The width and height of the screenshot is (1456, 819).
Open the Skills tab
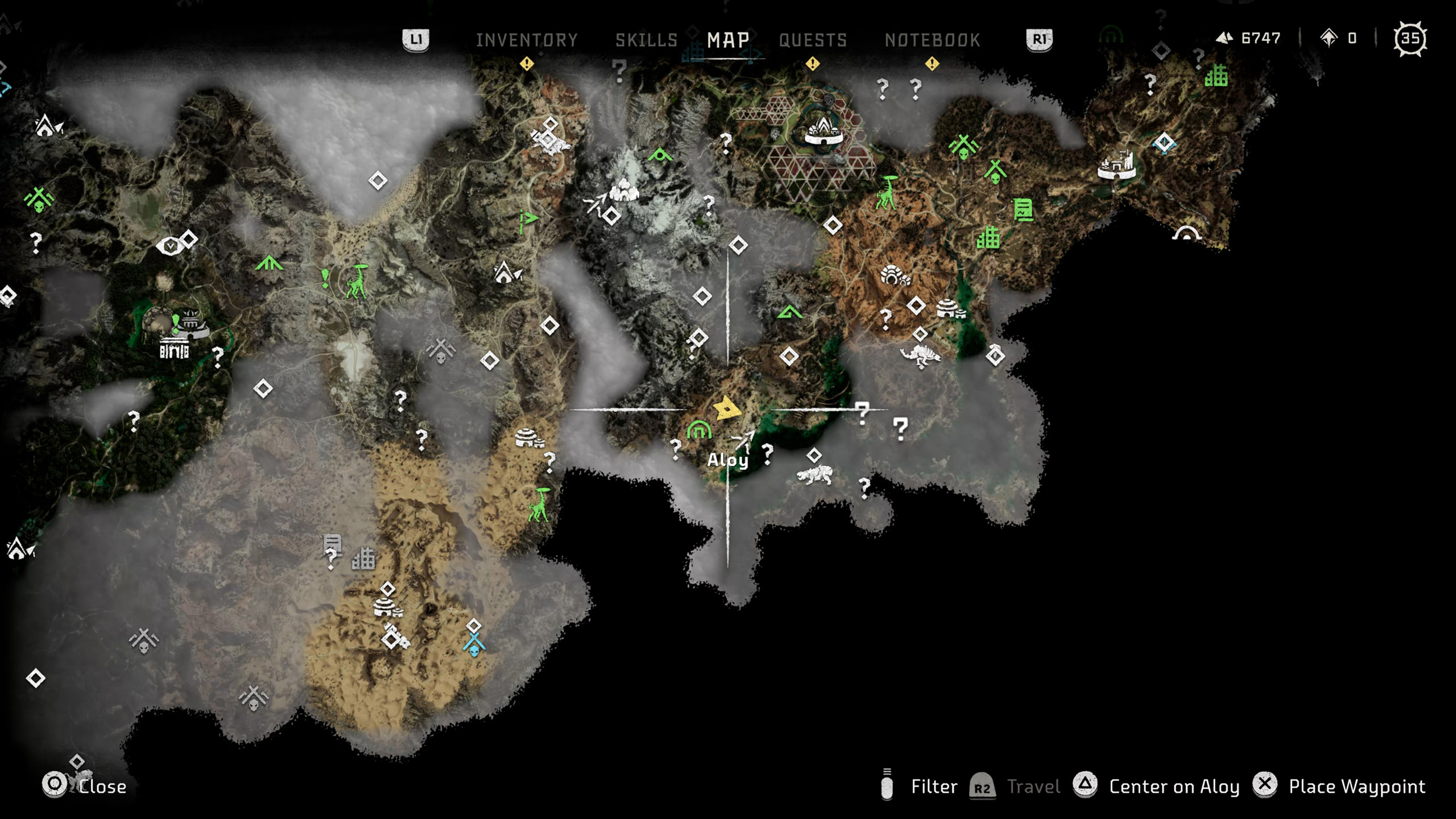pyautogui.click(x=646, y=40)
